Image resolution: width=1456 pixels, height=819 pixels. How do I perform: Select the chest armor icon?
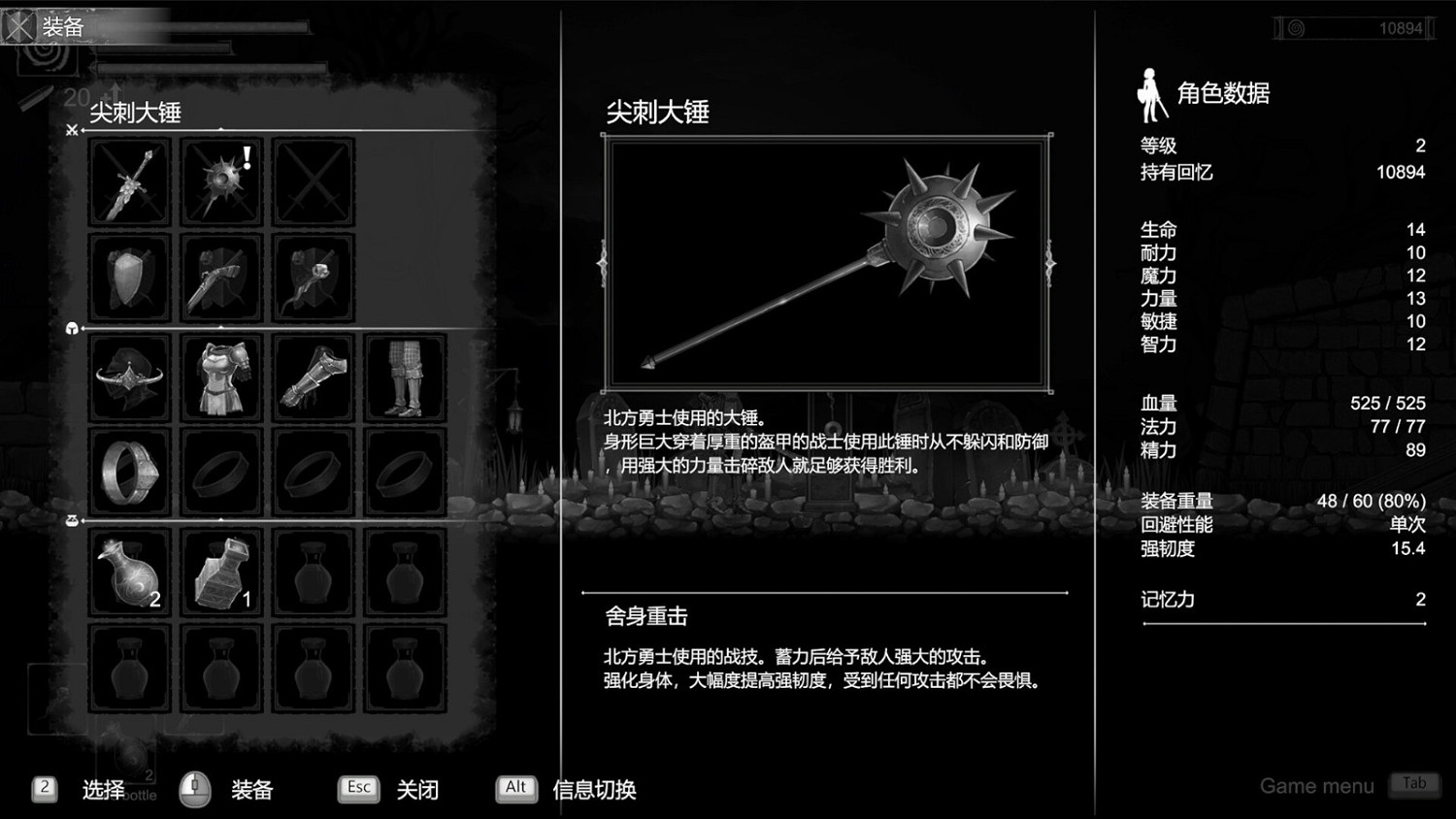pos(220,377)
